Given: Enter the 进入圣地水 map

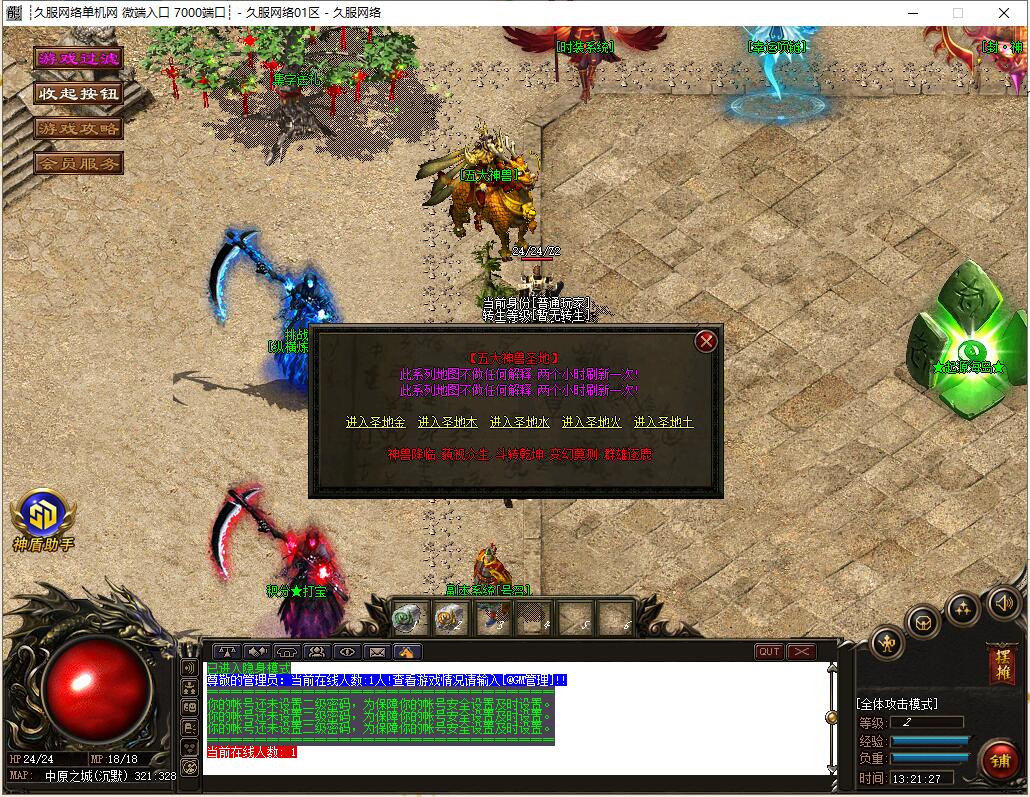Looking at the screenshot, I should coord(520,422).
